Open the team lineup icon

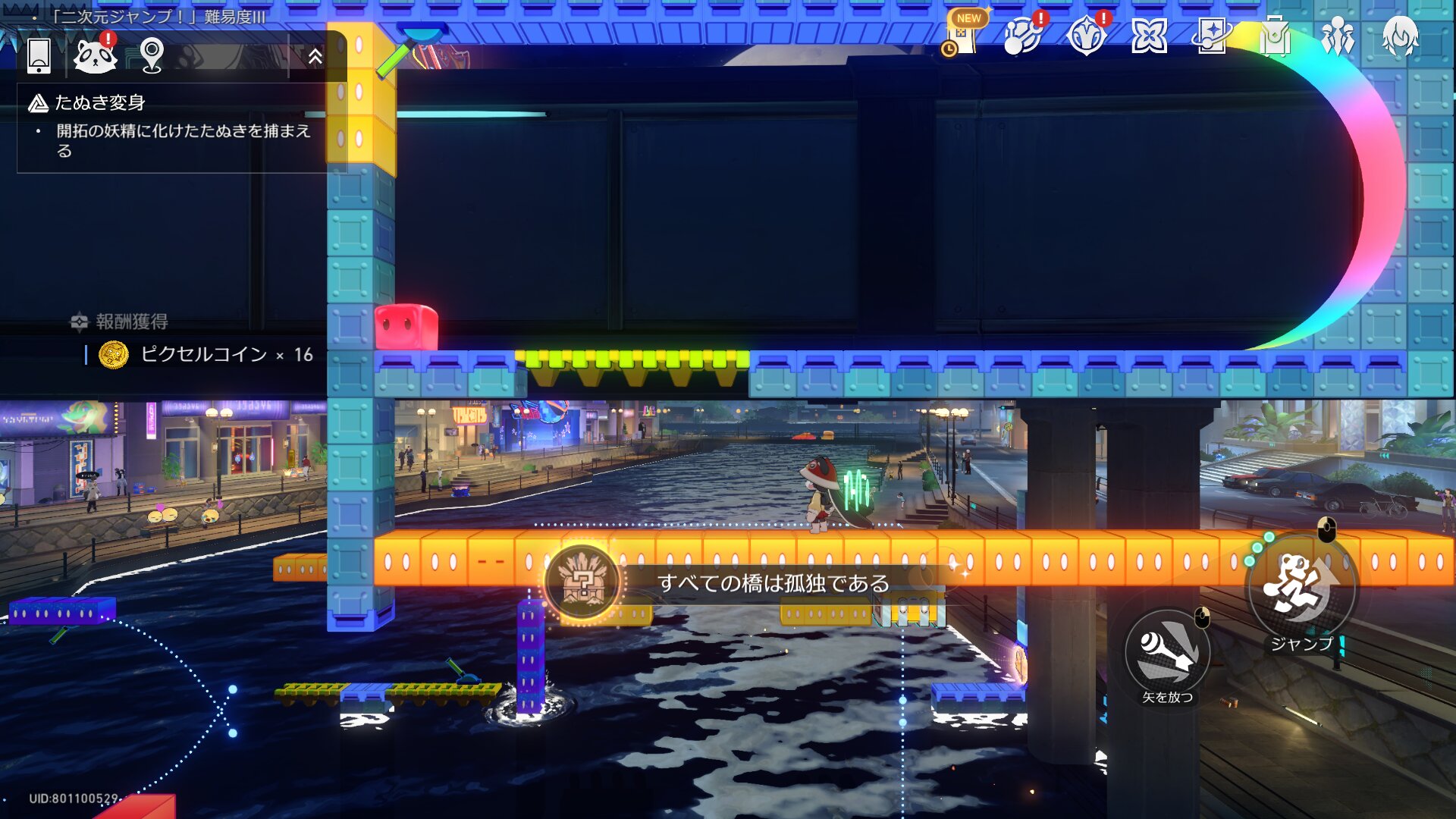[1338, 36]
